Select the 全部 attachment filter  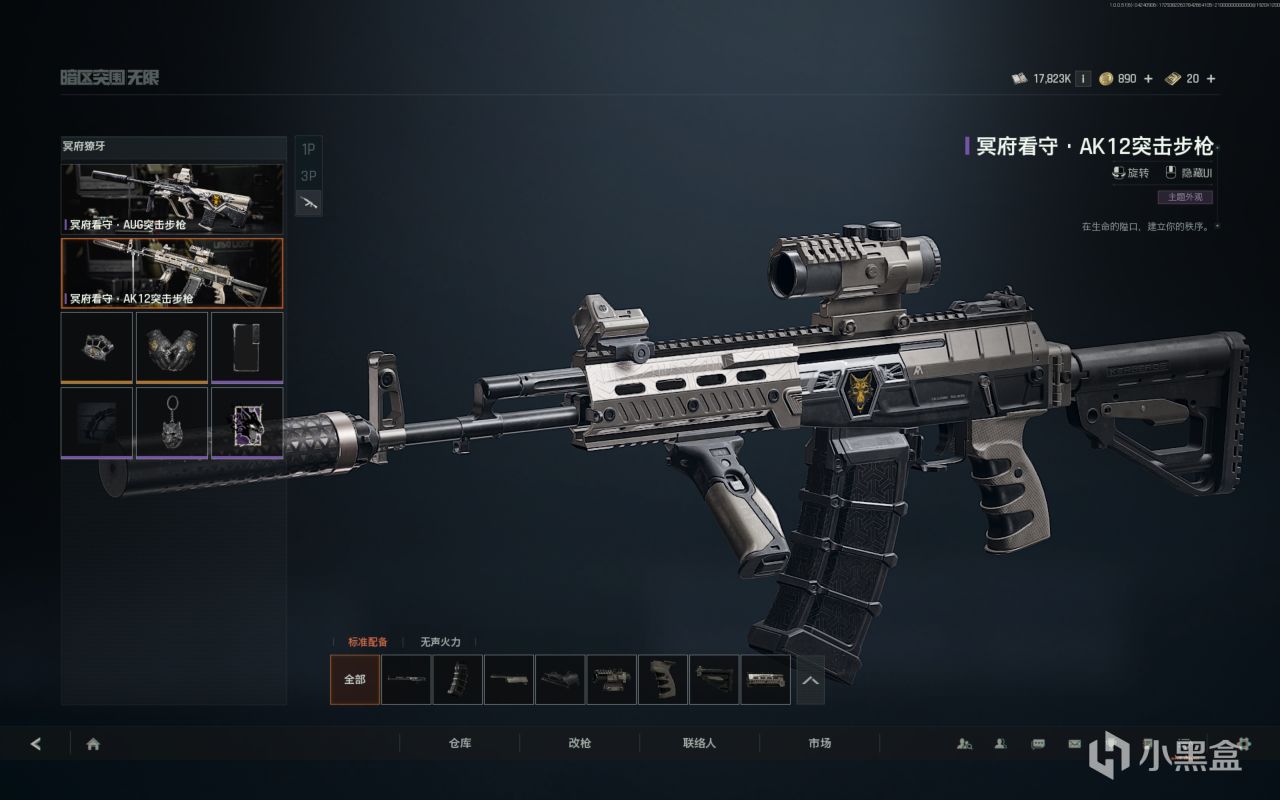[355, 679]
